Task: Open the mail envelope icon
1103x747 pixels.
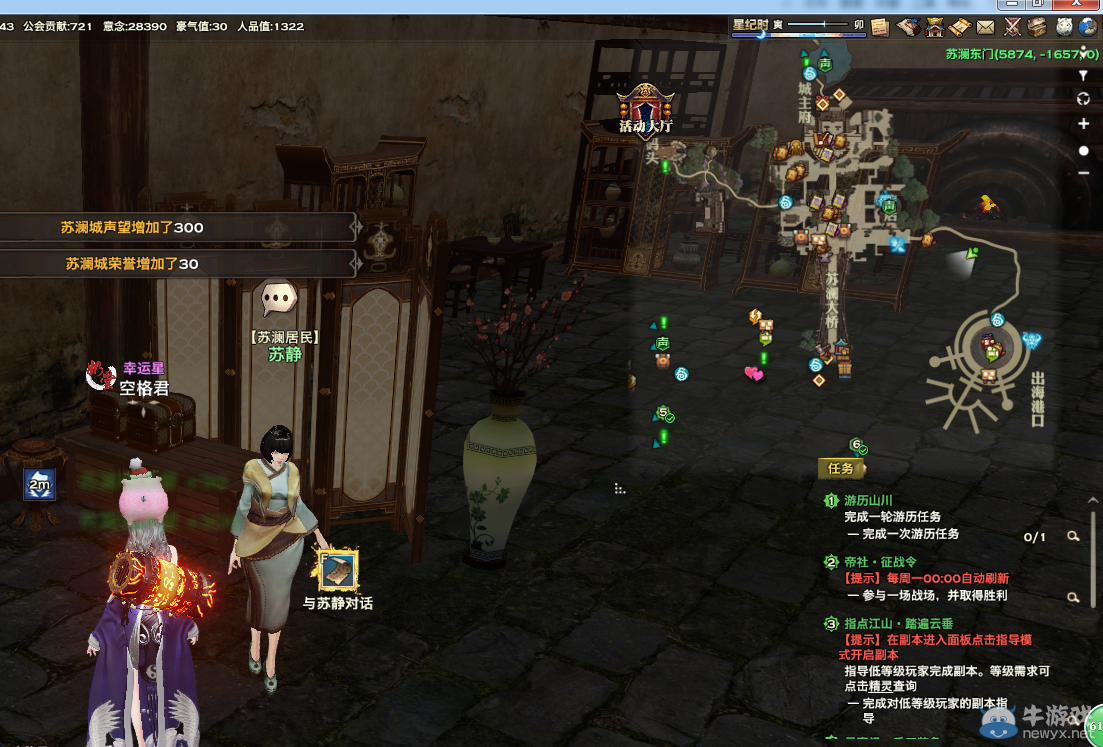Action: click(x=986, y=27)
